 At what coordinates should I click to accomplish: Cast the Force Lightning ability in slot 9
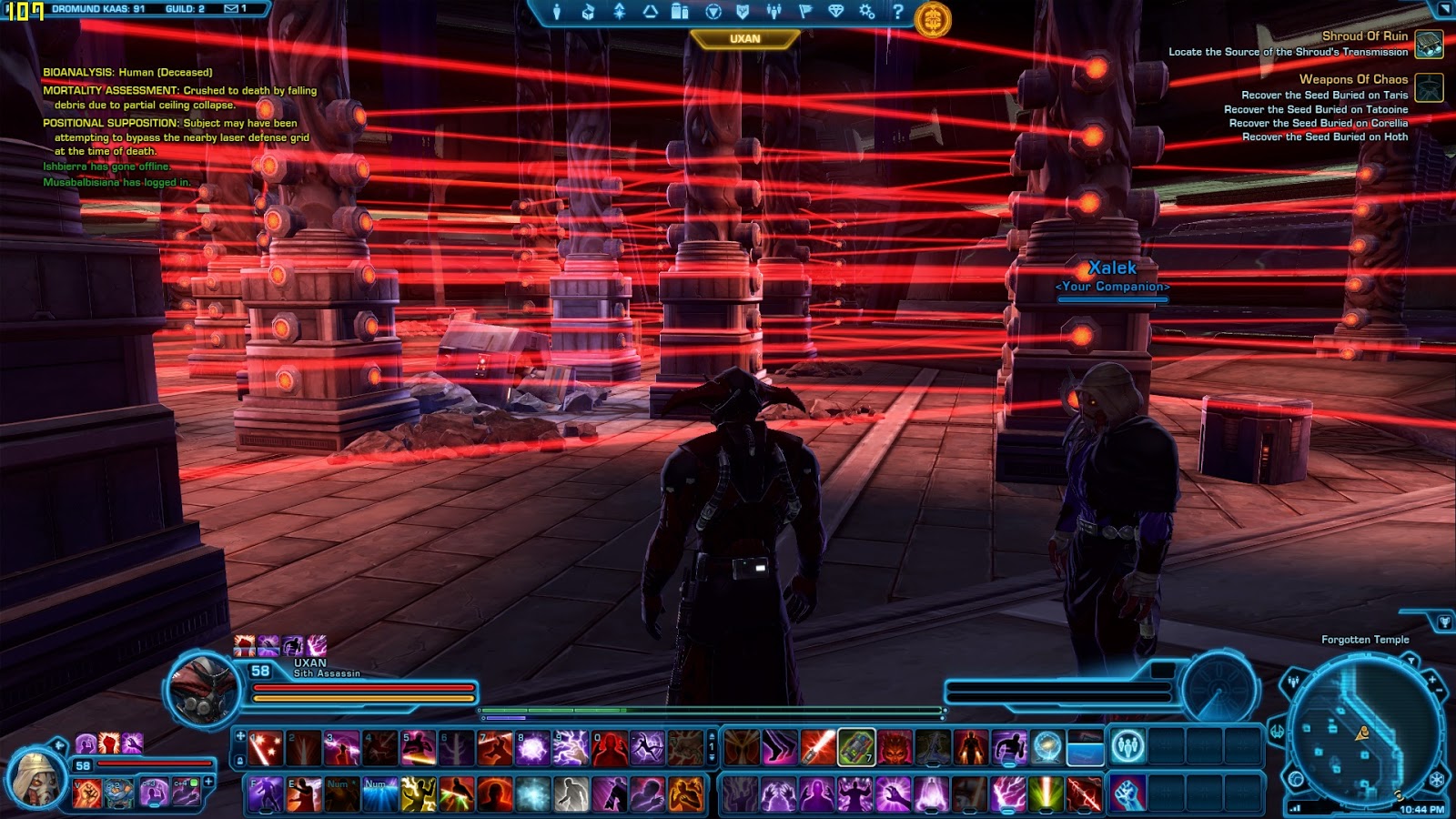click(571, 748)
